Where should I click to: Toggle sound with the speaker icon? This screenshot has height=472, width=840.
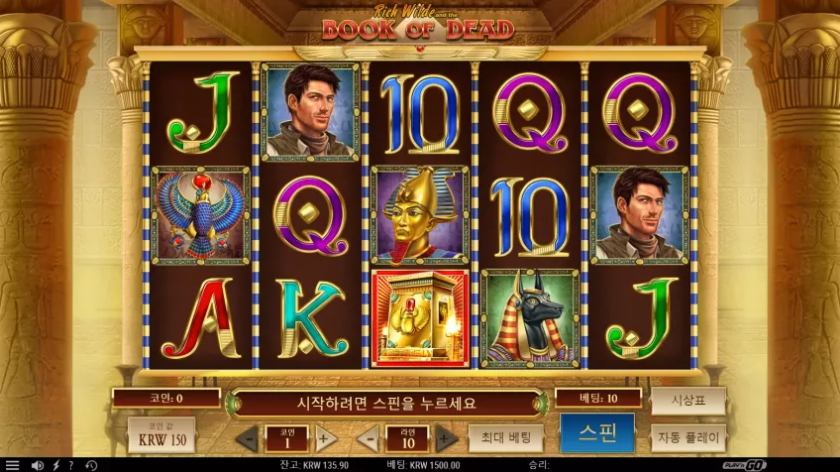click(37, 465)
